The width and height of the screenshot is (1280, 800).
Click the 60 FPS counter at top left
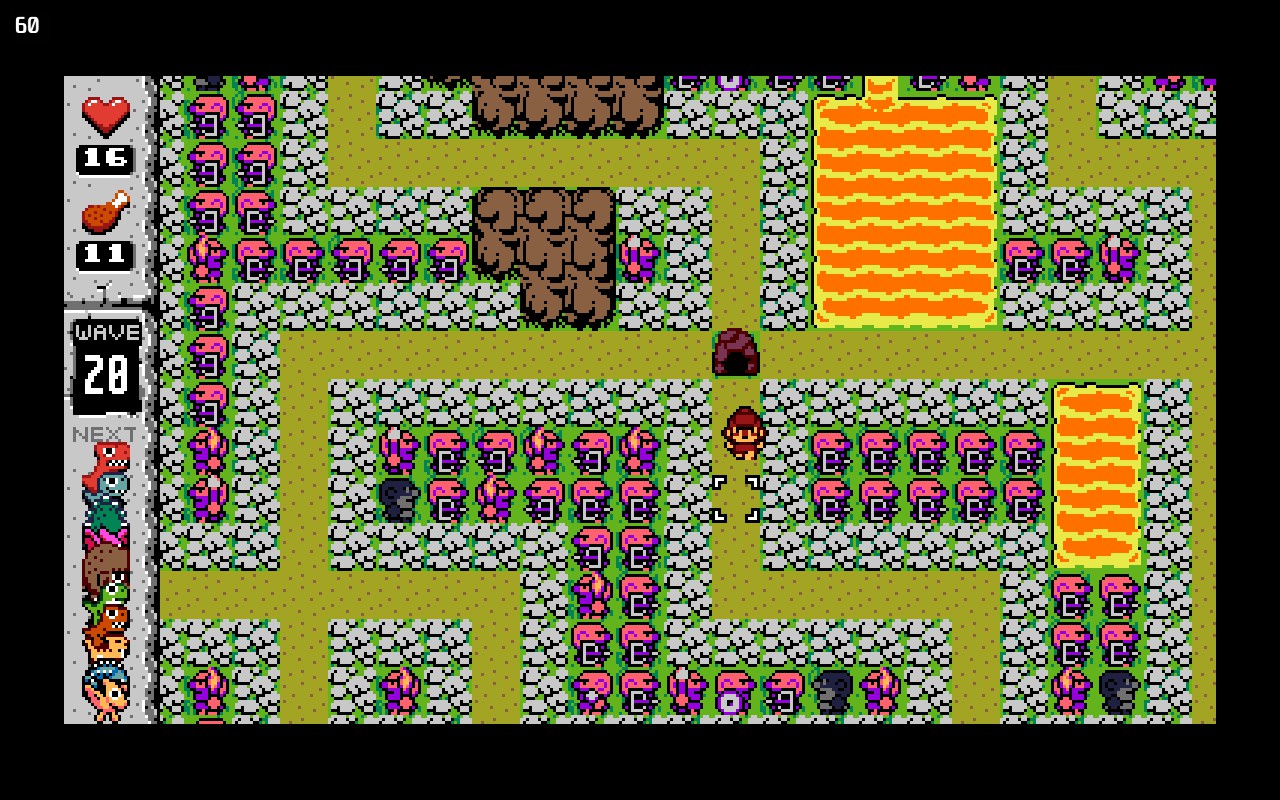tap(25, 26)
